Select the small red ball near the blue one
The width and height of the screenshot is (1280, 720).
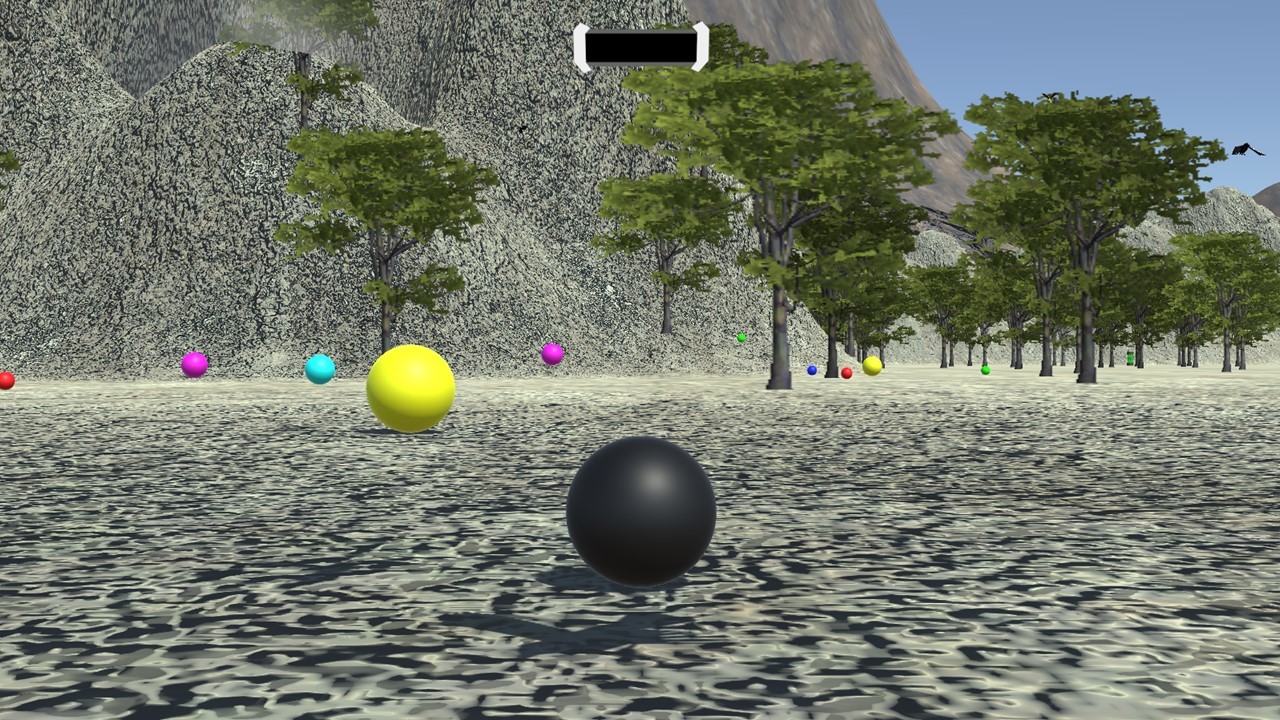tap(846, 371)
